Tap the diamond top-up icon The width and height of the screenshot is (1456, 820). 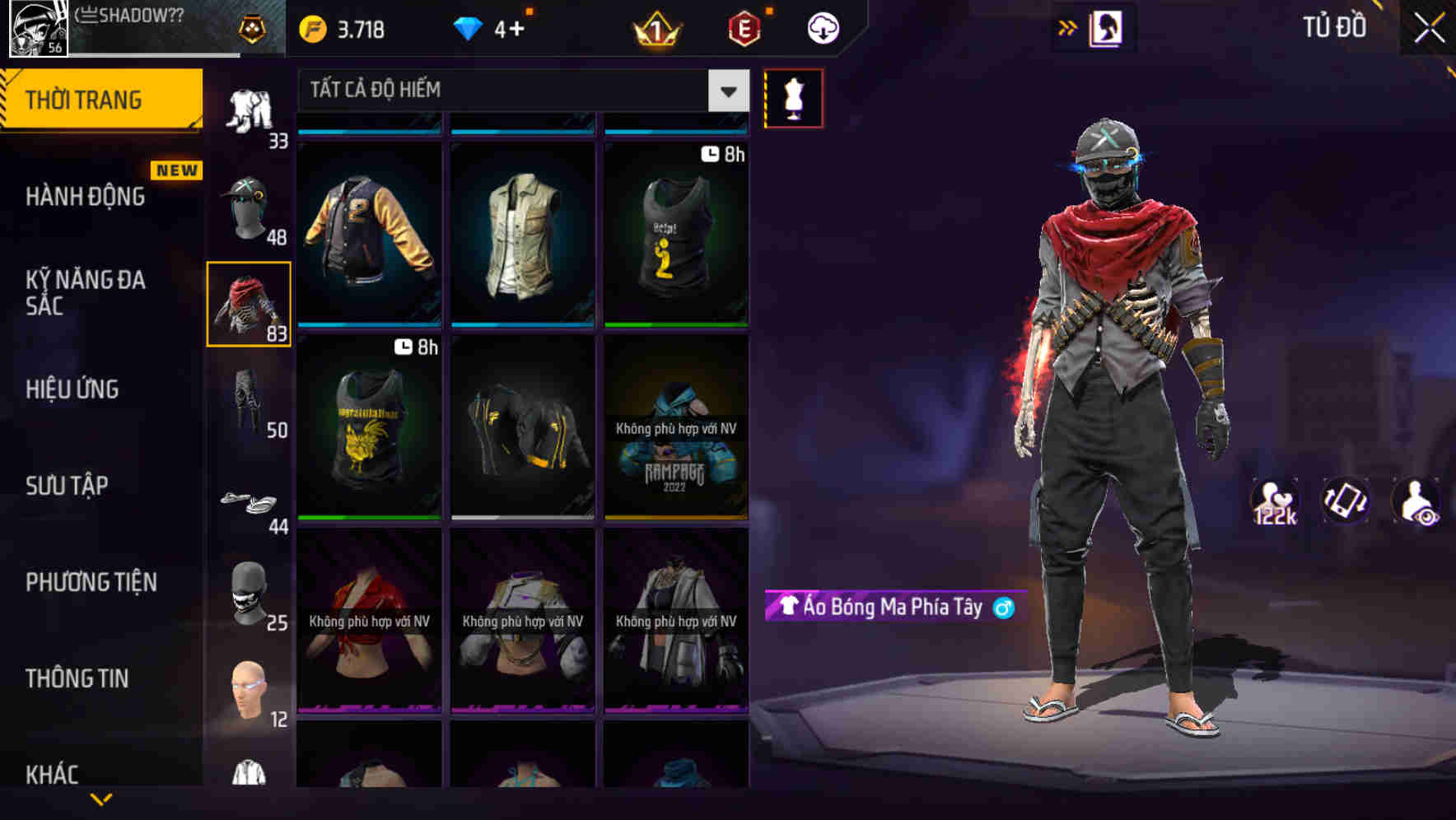[468, 27]
